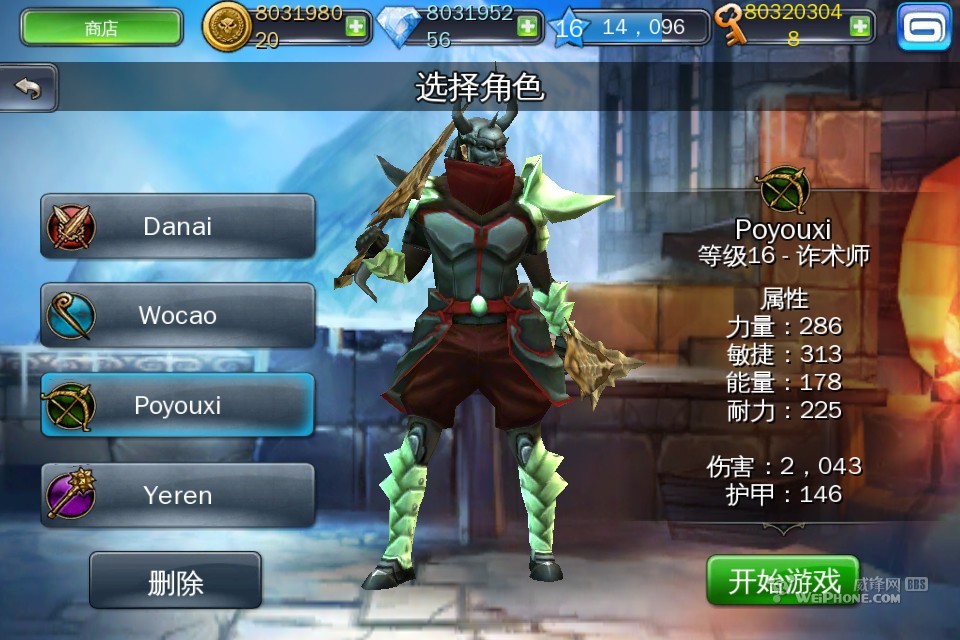Add more keys with plus button
The width and height of the screenshot is (960, 640).
pos(859,27)
